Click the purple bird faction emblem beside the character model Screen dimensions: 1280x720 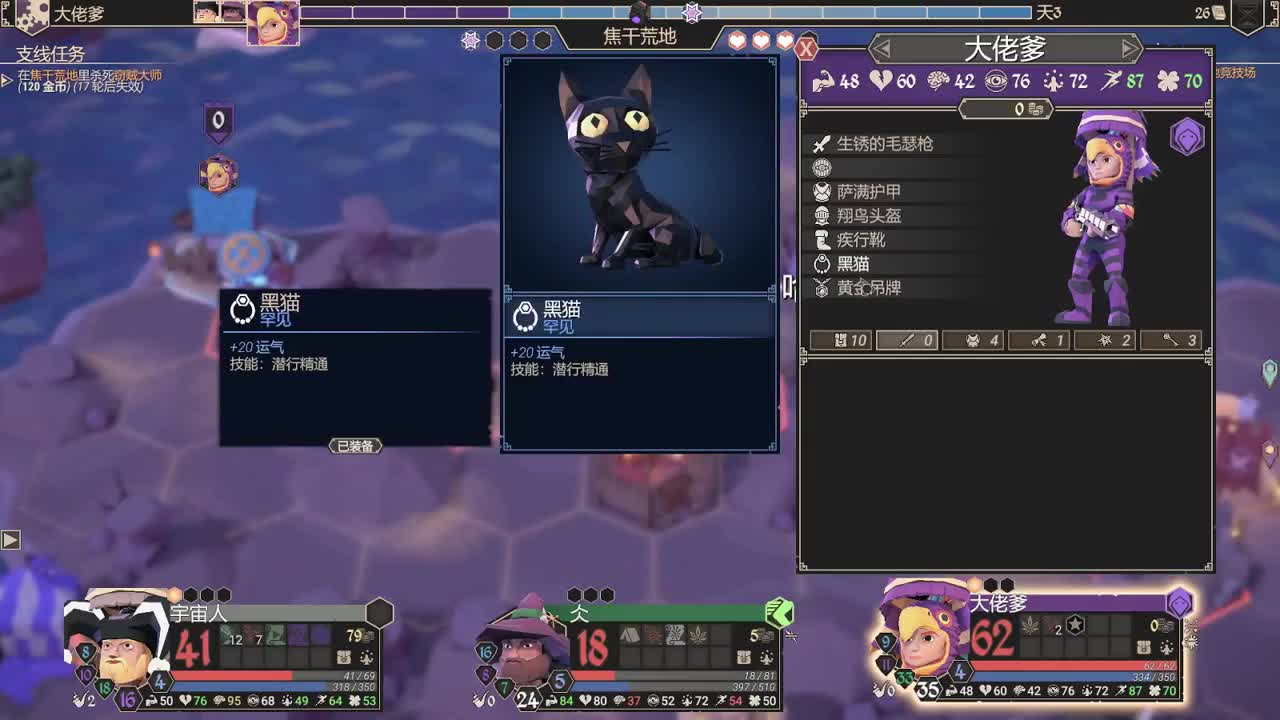tap(1186, 140)
